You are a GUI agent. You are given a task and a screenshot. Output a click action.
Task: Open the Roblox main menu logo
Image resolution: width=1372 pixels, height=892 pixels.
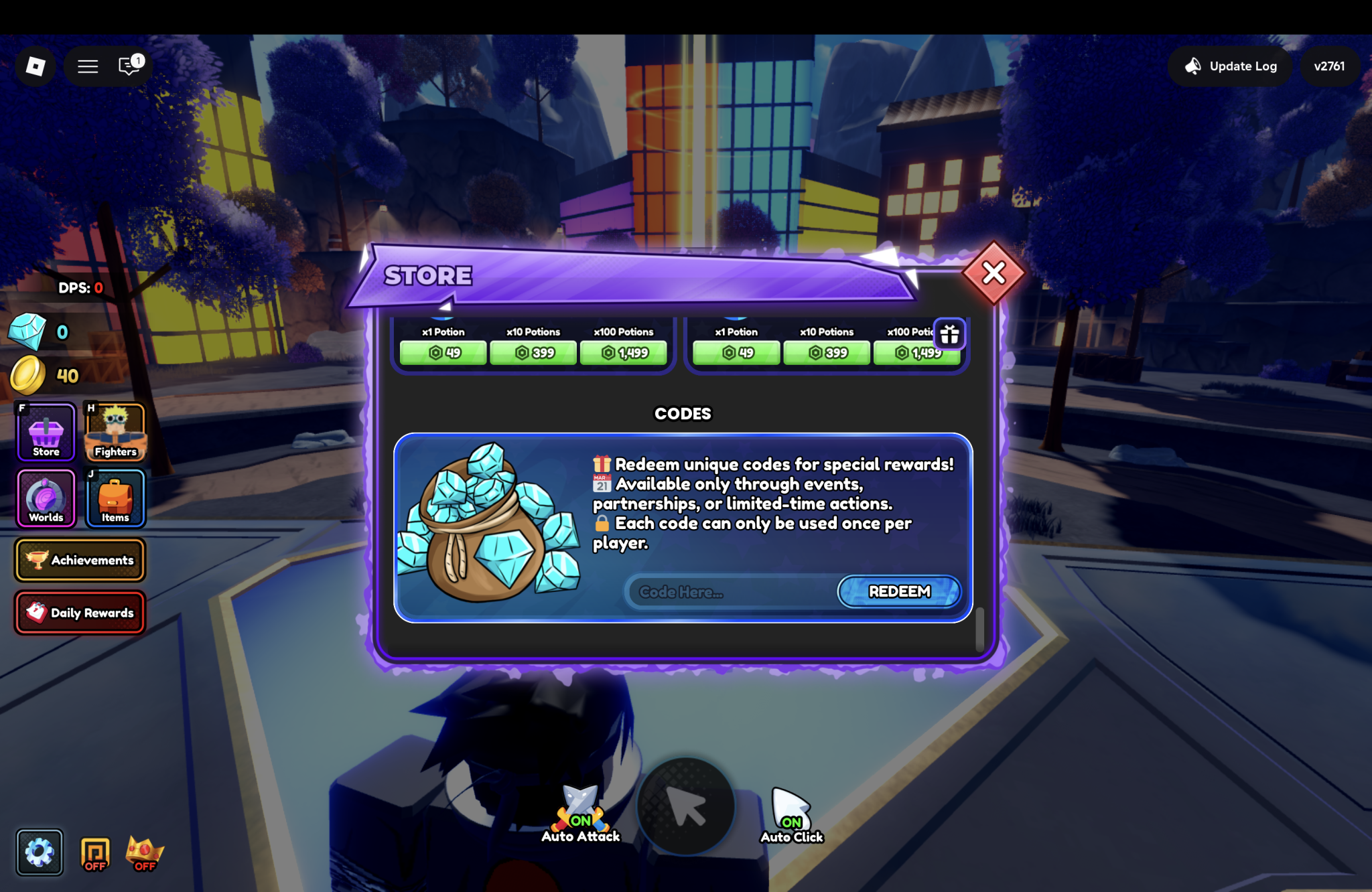tap(36, 66)
